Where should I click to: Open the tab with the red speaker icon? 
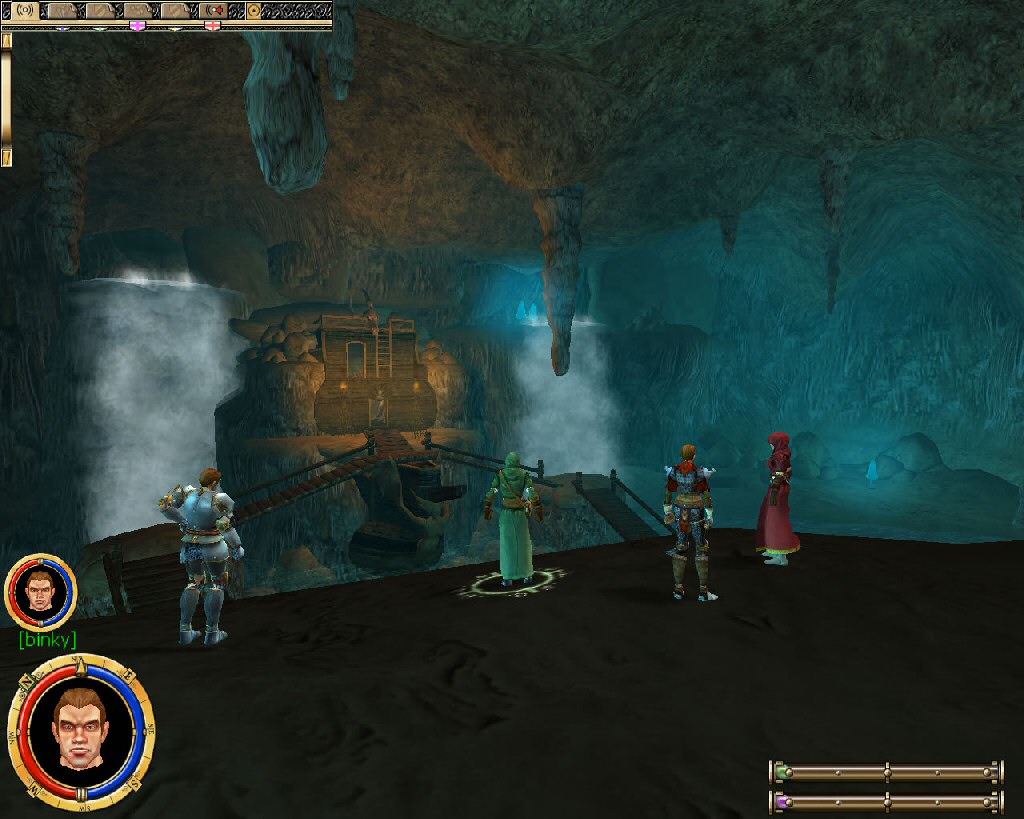click(x=213, y=11)
